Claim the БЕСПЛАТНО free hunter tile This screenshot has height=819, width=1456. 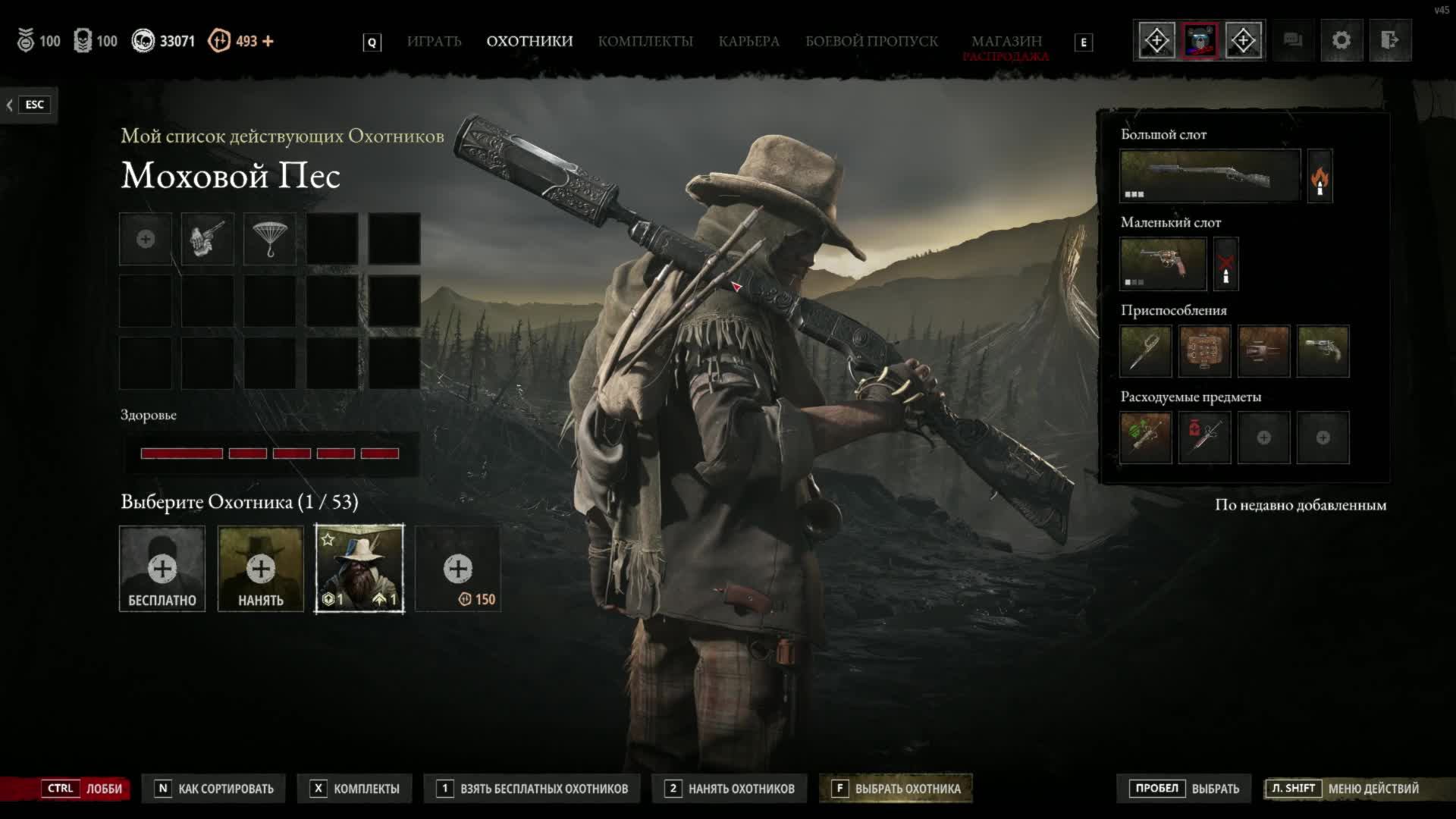[x=162, y=569]
